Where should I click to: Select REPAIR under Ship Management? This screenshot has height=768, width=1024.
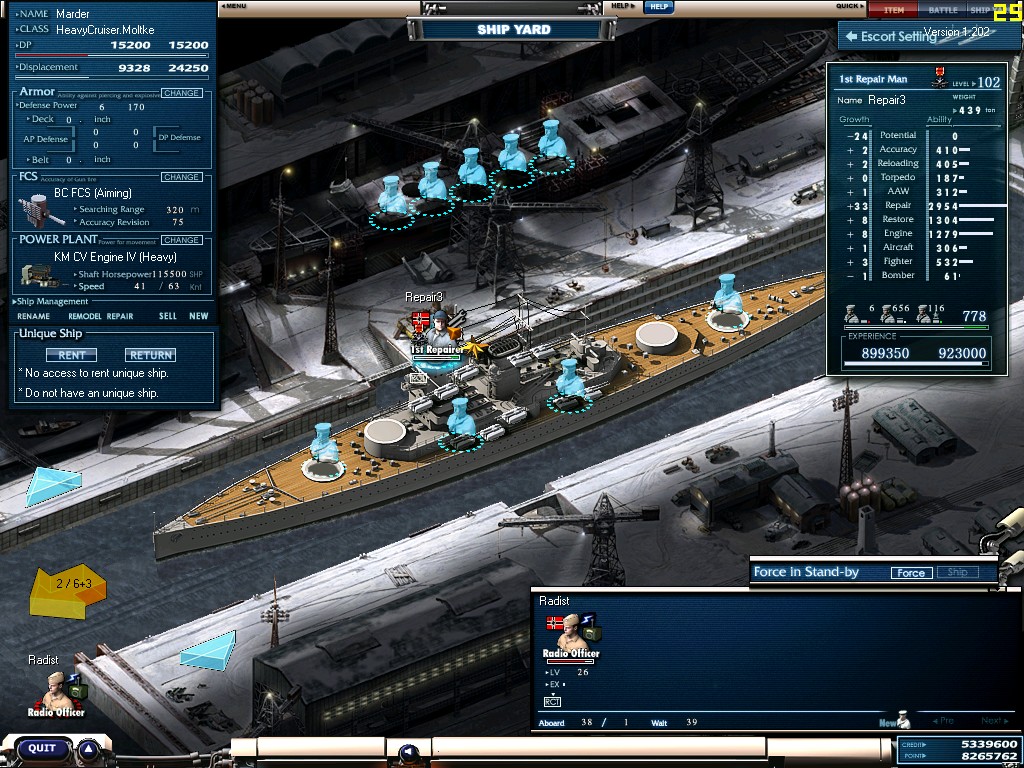pyautogui.click(x=120, y=316)
